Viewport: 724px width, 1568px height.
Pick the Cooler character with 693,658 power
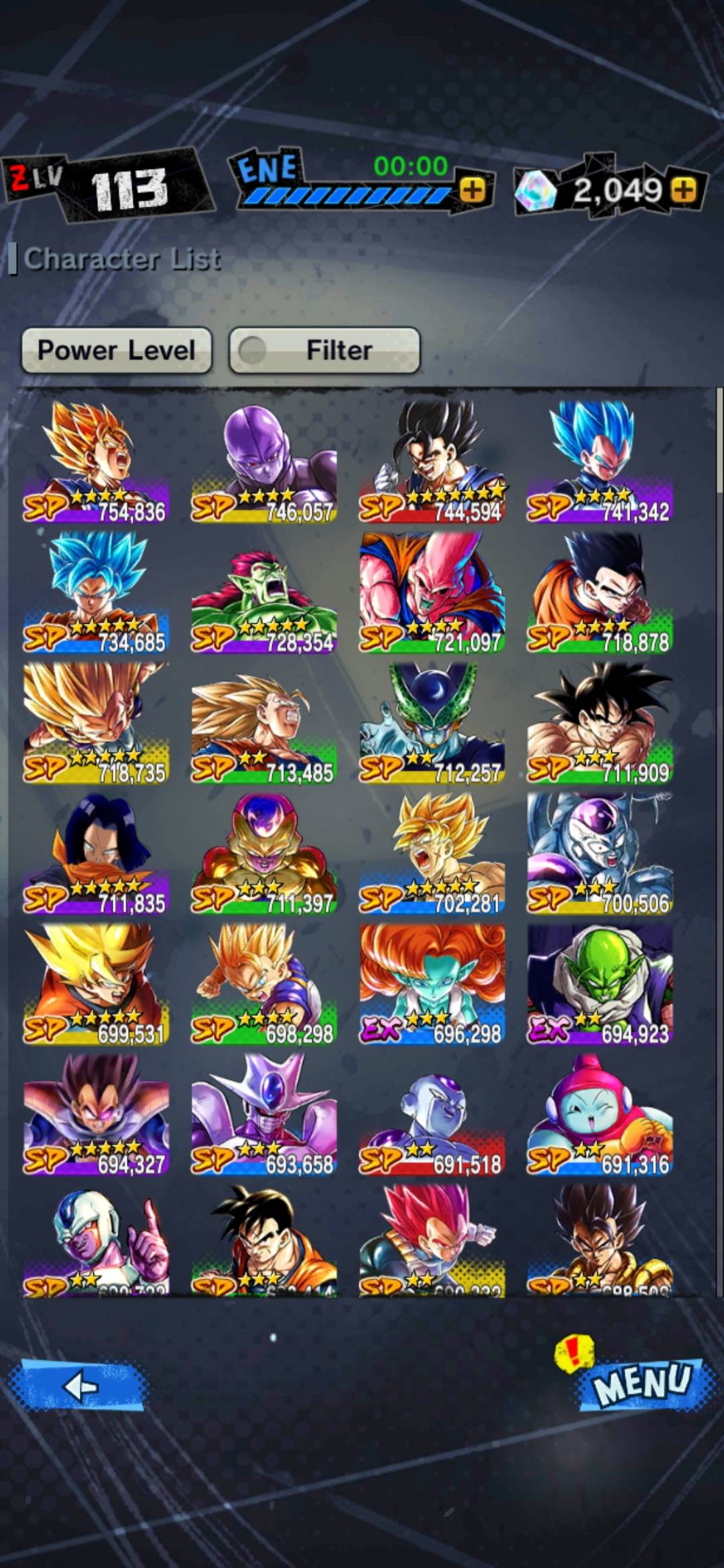click(x=264, y=1114)
